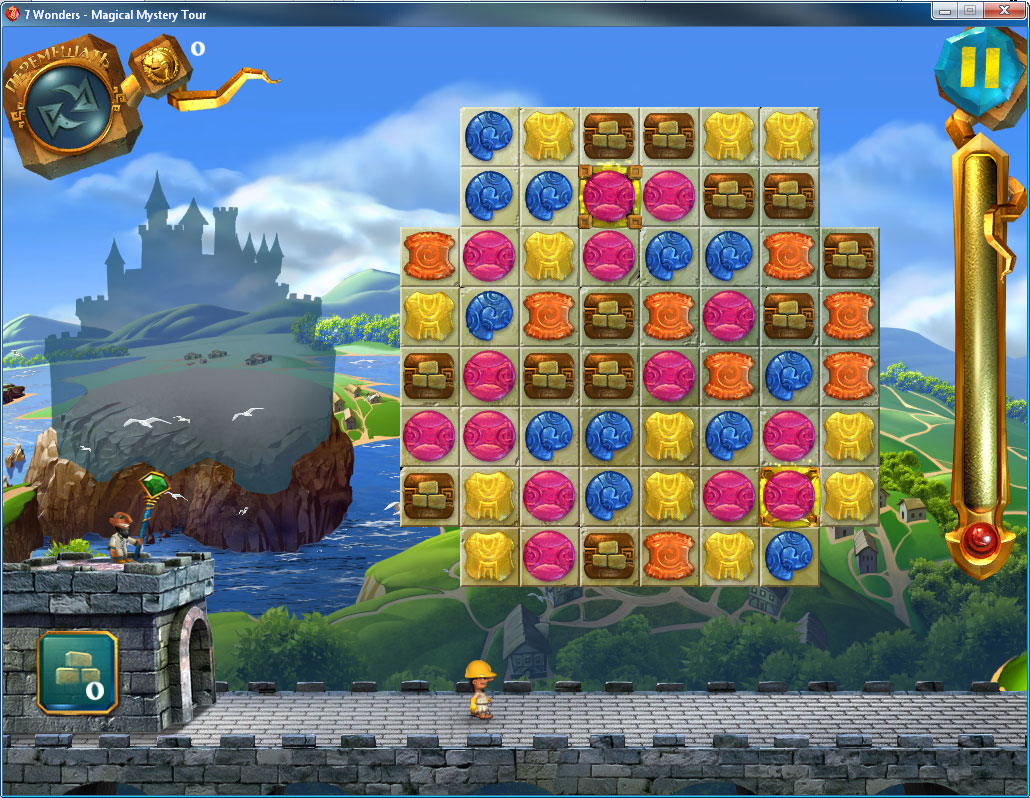Viewport: 1030px width, 798px height.
Task: Minimize the 7 Wonders game window
Action: [945, 9]
